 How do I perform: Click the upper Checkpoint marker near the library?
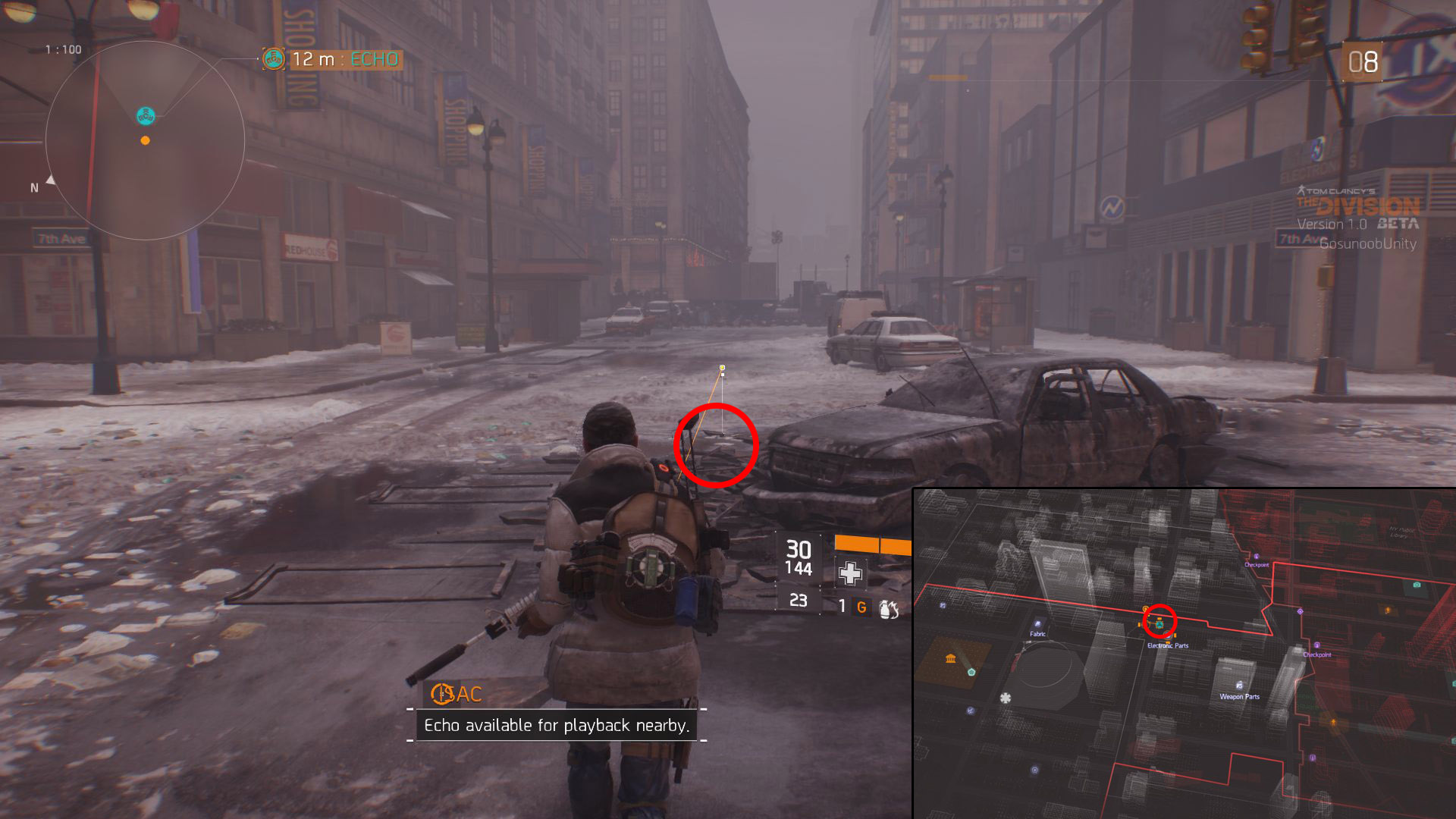1257,557
